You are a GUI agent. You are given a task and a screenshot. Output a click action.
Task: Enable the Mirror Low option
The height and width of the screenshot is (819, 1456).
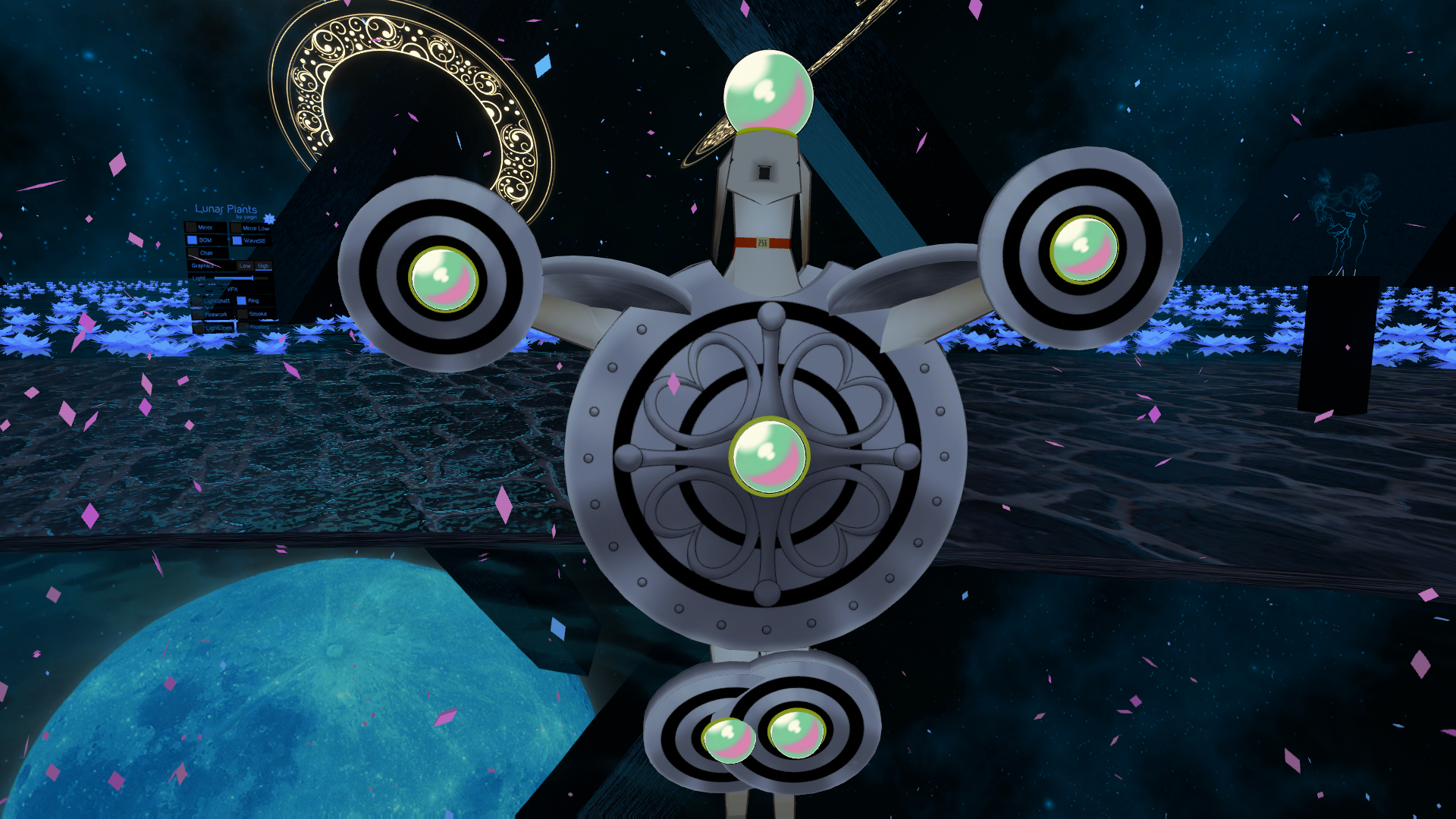coord(237,228)
